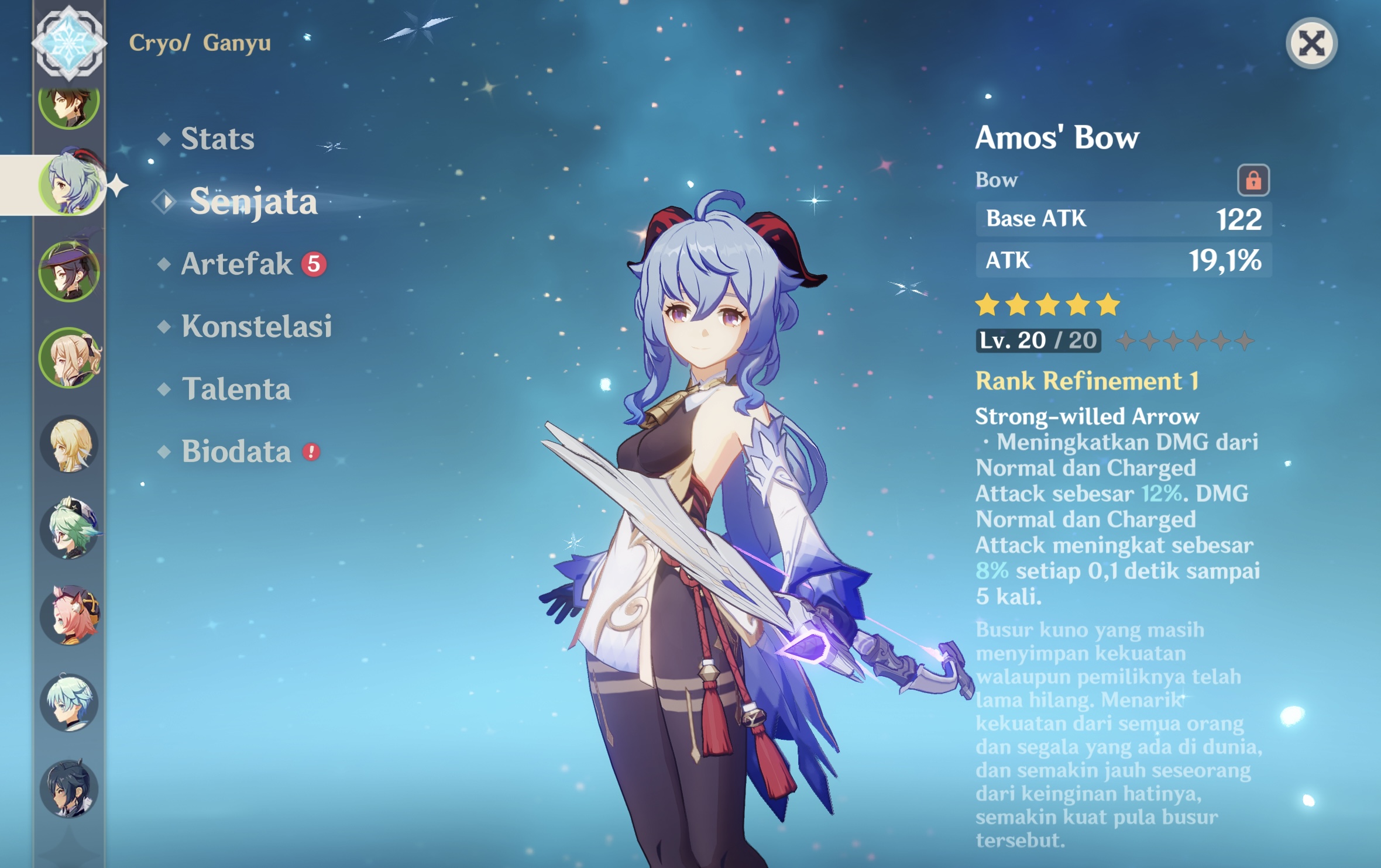Close the character screen

pos(1311,44)
